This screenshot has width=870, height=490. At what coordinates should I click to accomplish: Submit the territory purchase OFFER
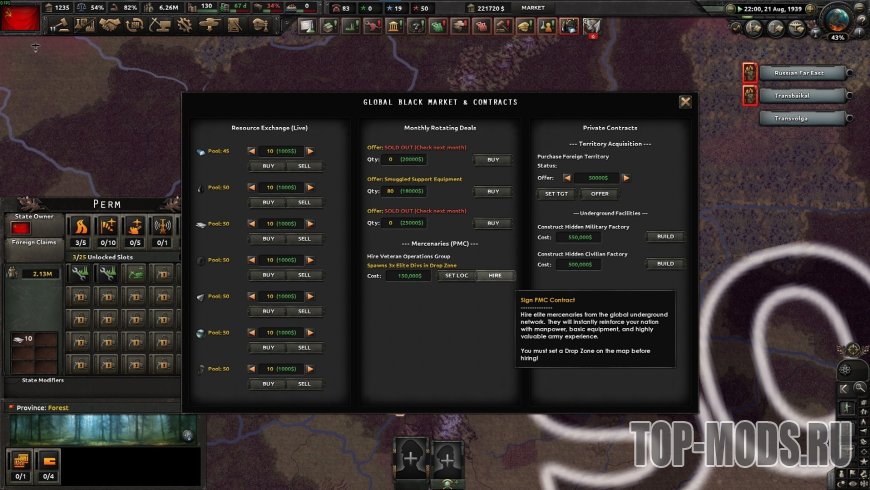pos(599,193)
